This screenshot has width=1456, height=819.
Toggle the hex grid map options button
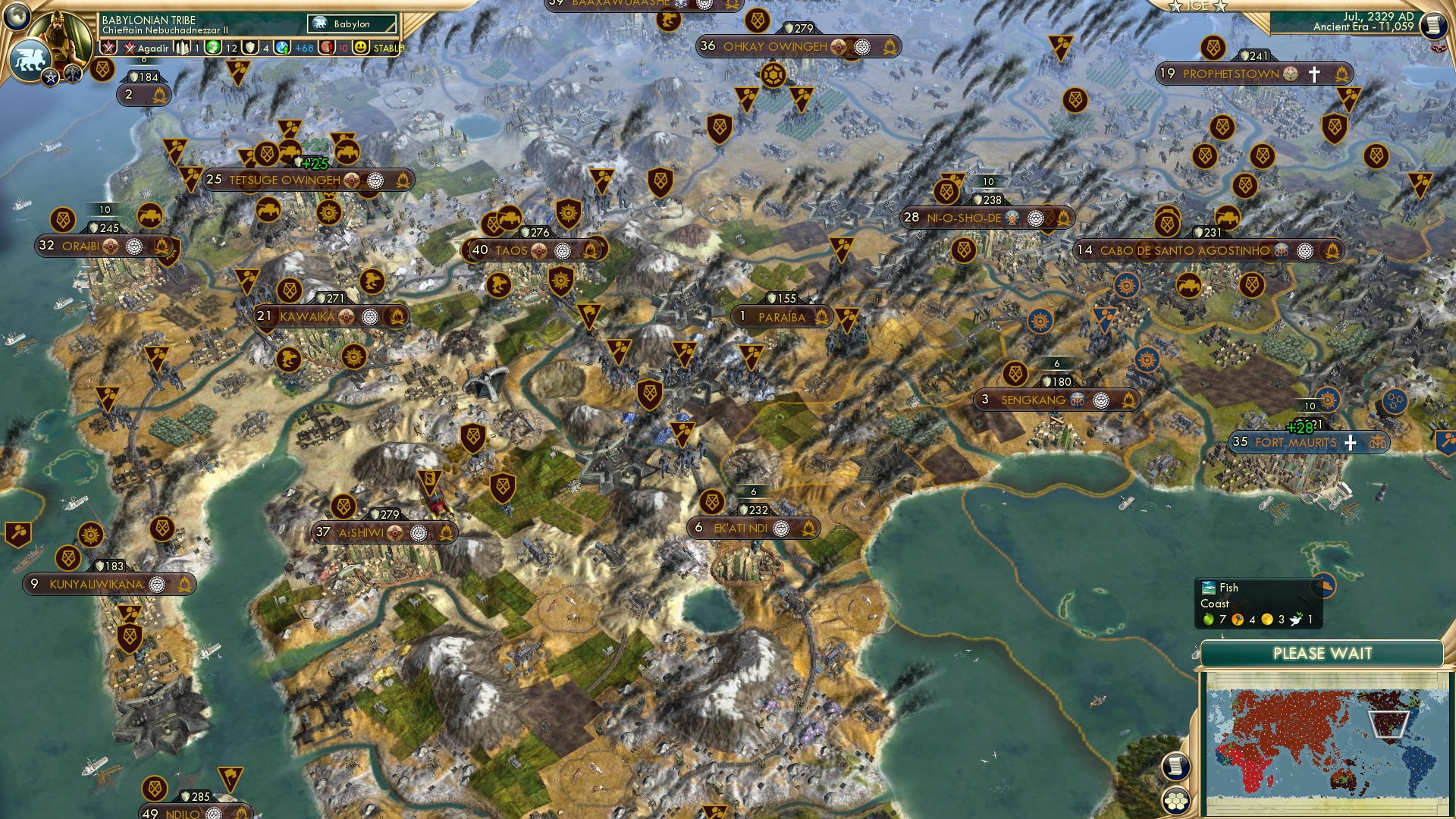[1175, 800]
